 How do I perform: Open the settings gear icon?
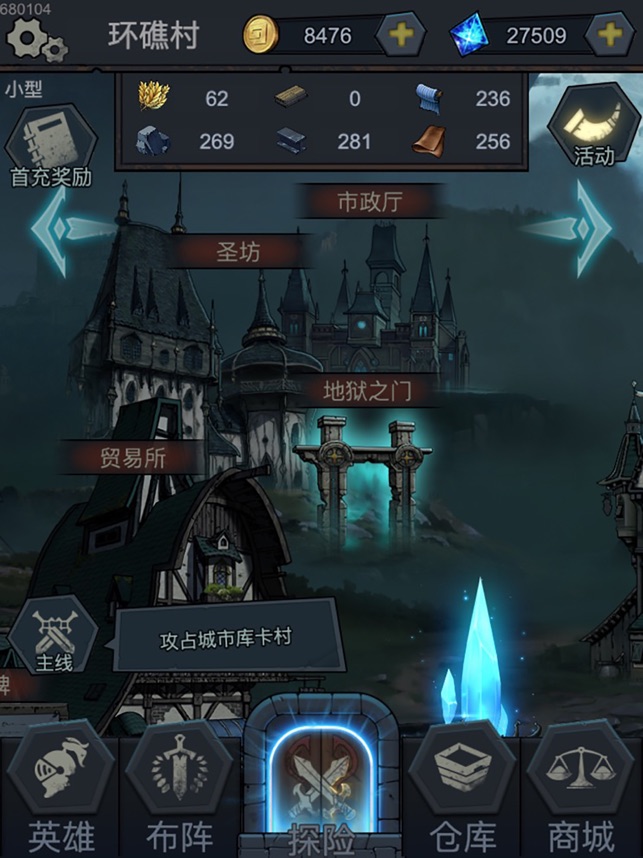point(35,38)
